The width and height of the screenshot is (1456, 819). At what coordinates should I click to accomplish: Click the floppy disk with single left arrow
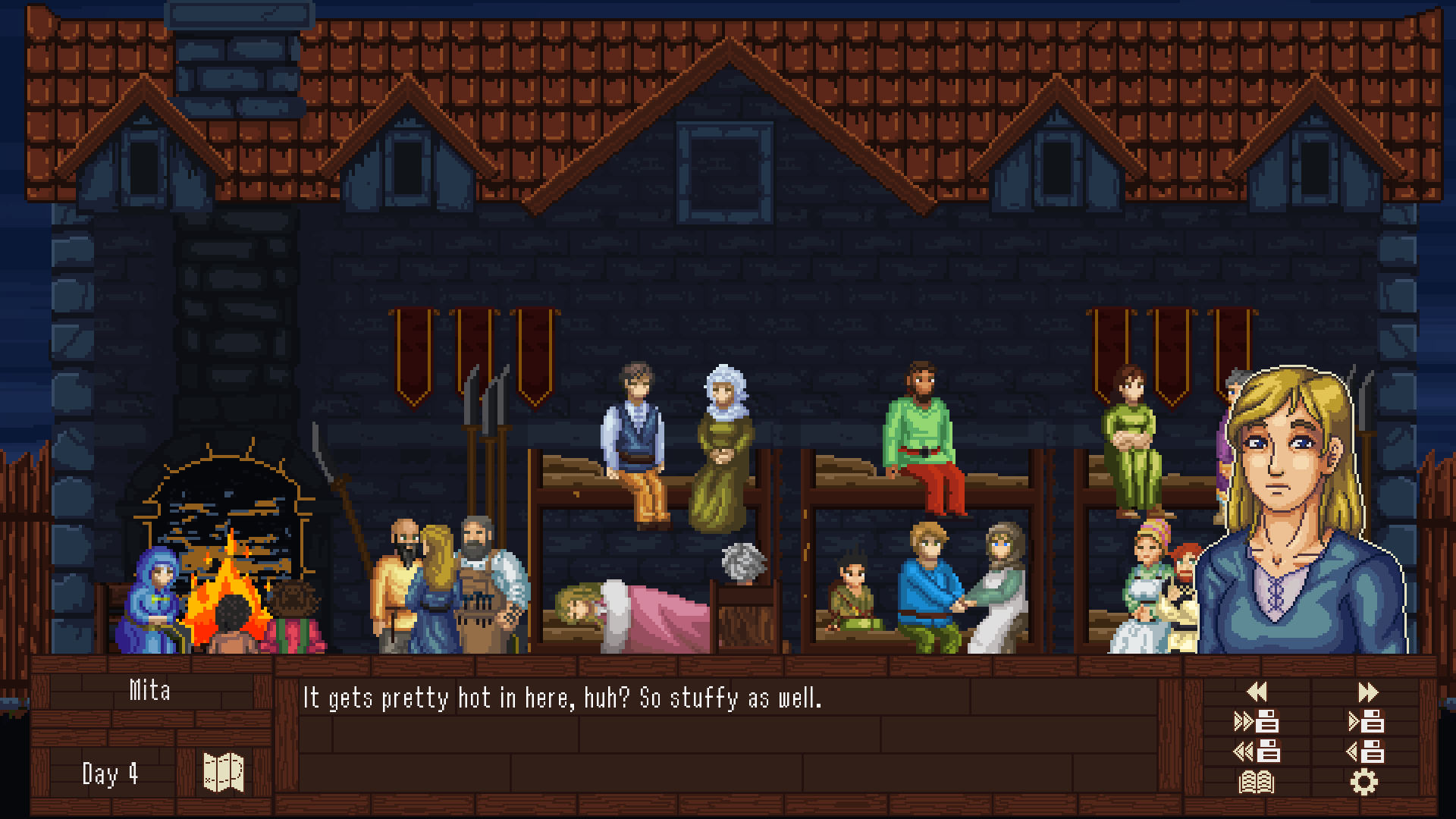click(1366, 752)
